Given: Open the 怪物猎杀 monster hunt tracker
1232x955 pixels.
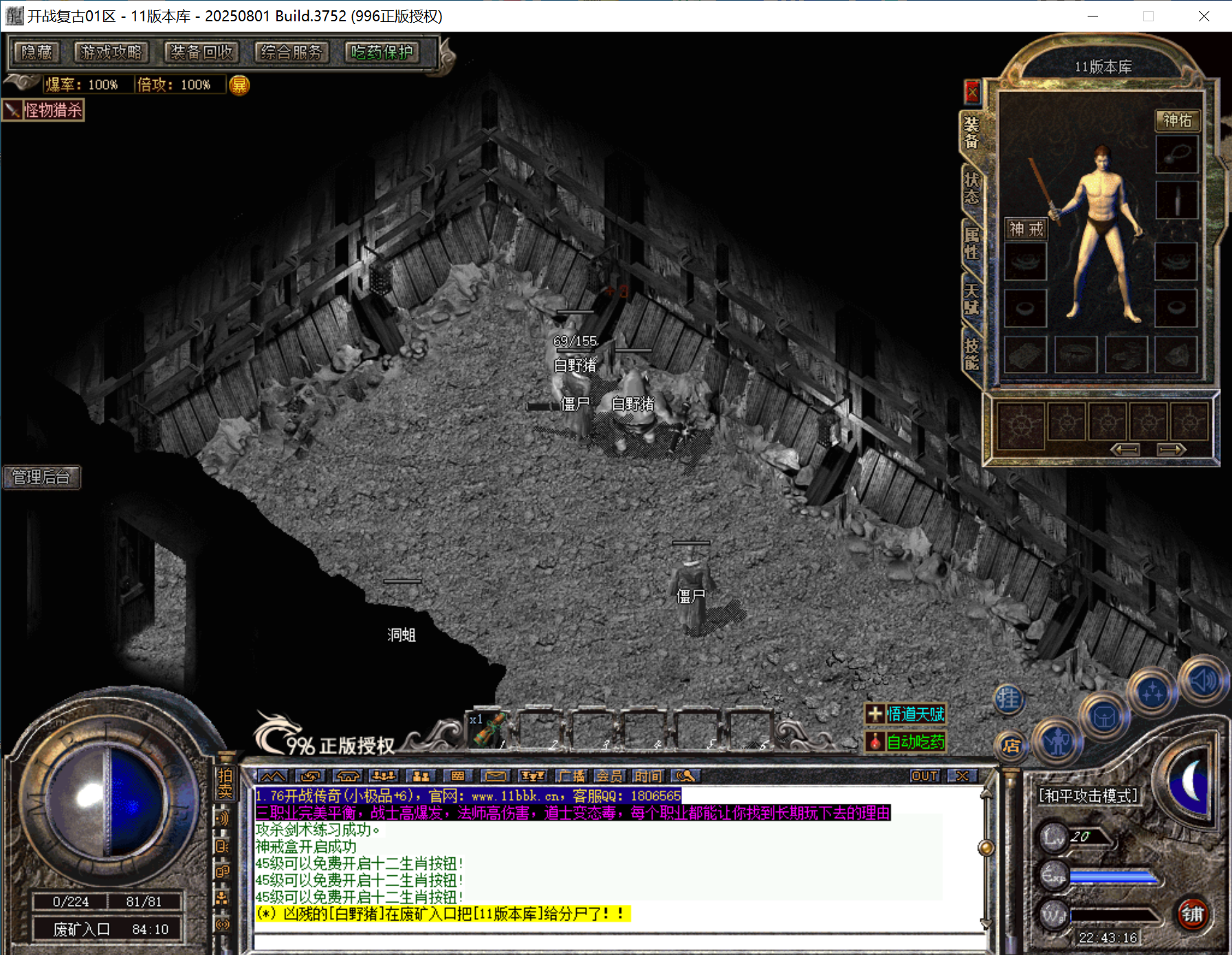Looking at the screenshot, I should tap(44, 110).
